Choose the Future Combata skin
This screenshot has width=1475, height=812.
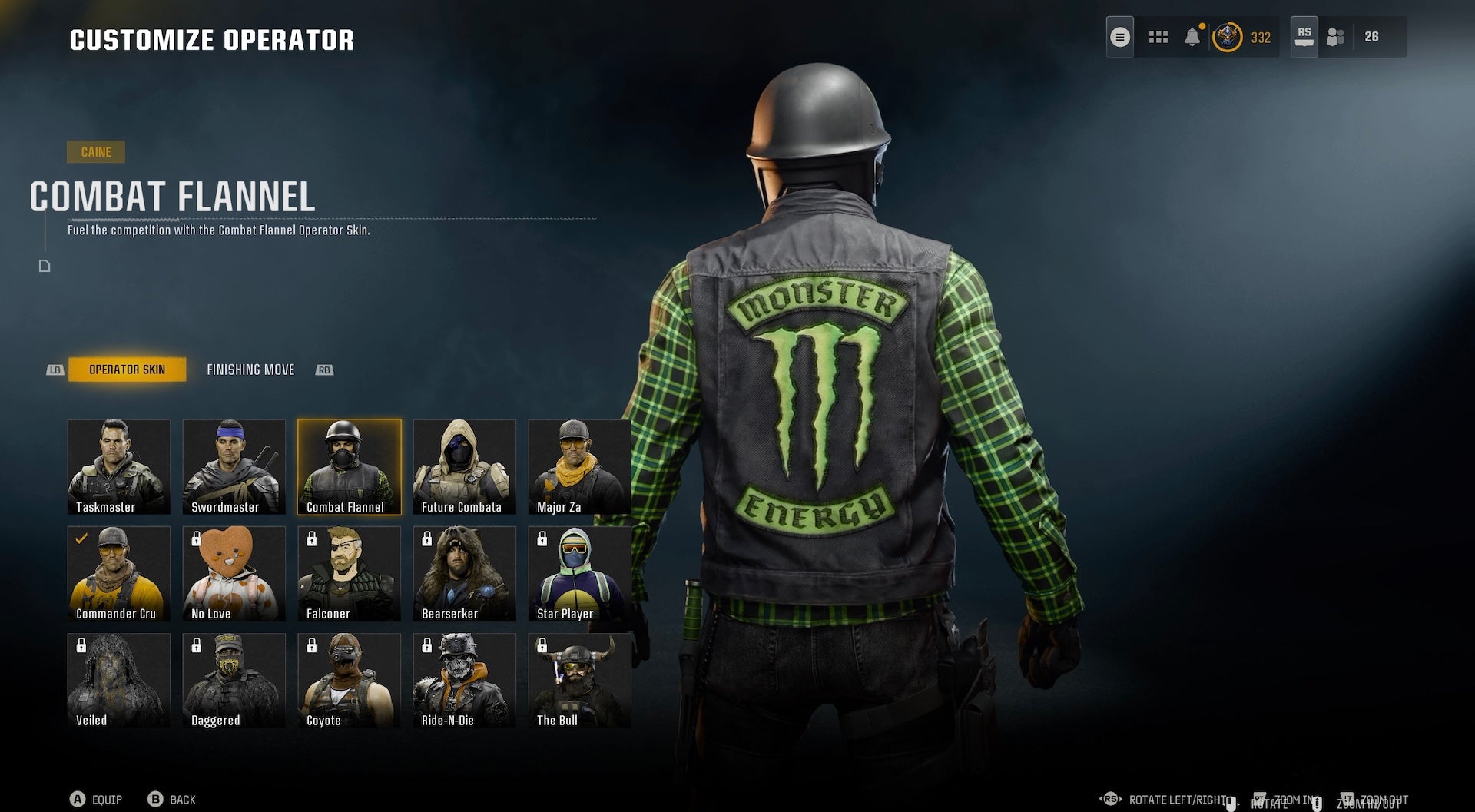(x=465, y=466)
